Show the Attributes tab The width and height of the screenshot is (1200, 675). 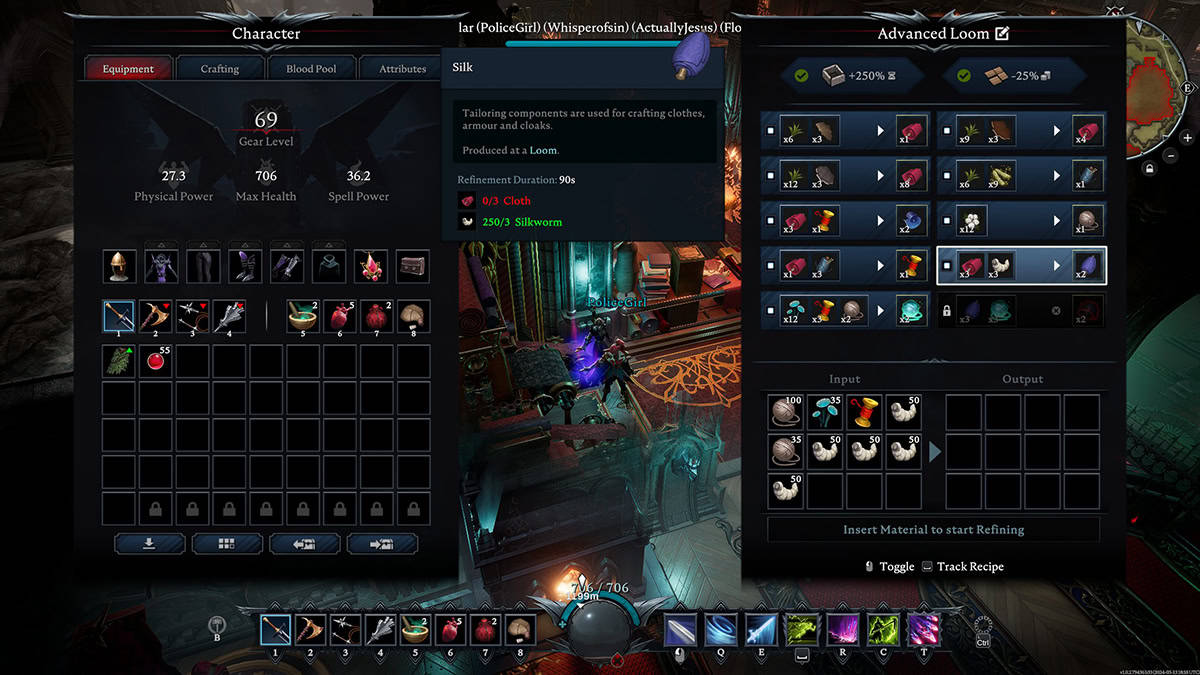(402, 69)
